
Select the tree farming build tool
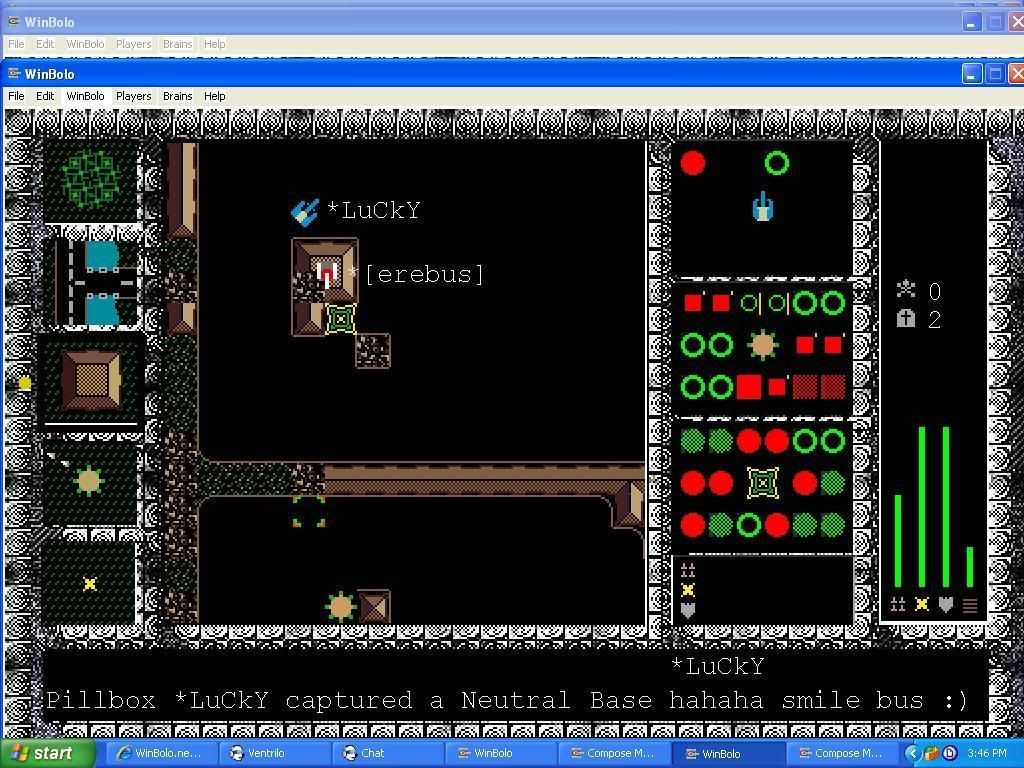[x=91, y=179]
